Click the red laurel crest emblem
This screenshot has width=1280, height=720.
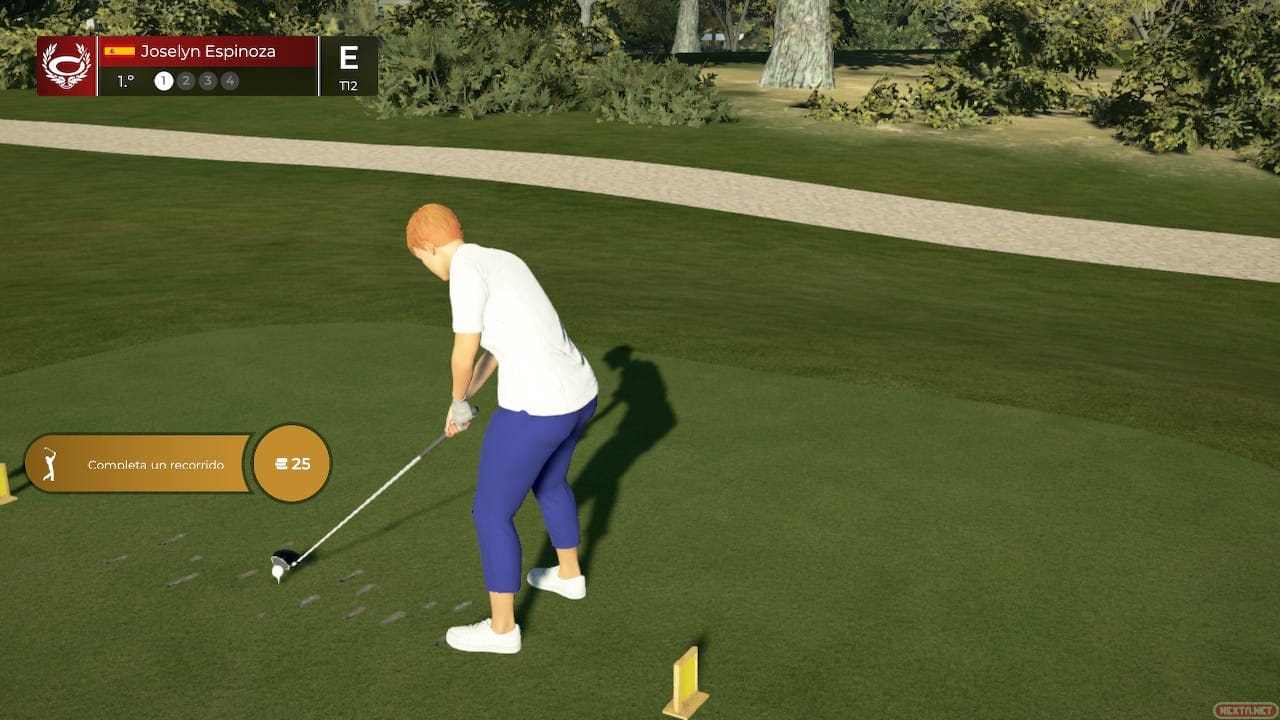coord(66,66)
